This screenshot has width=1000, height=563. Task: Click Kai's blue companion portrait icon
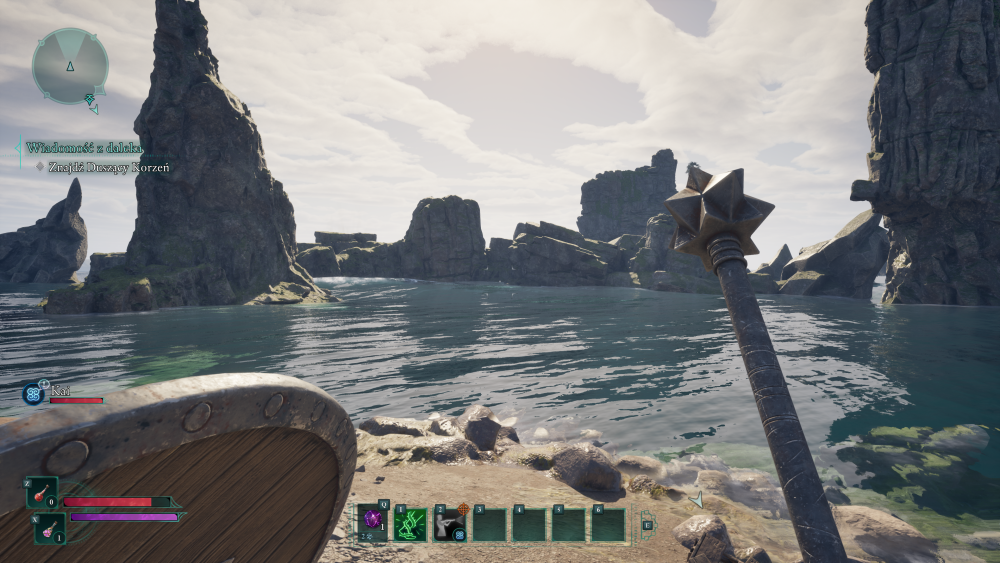(33, 394)
